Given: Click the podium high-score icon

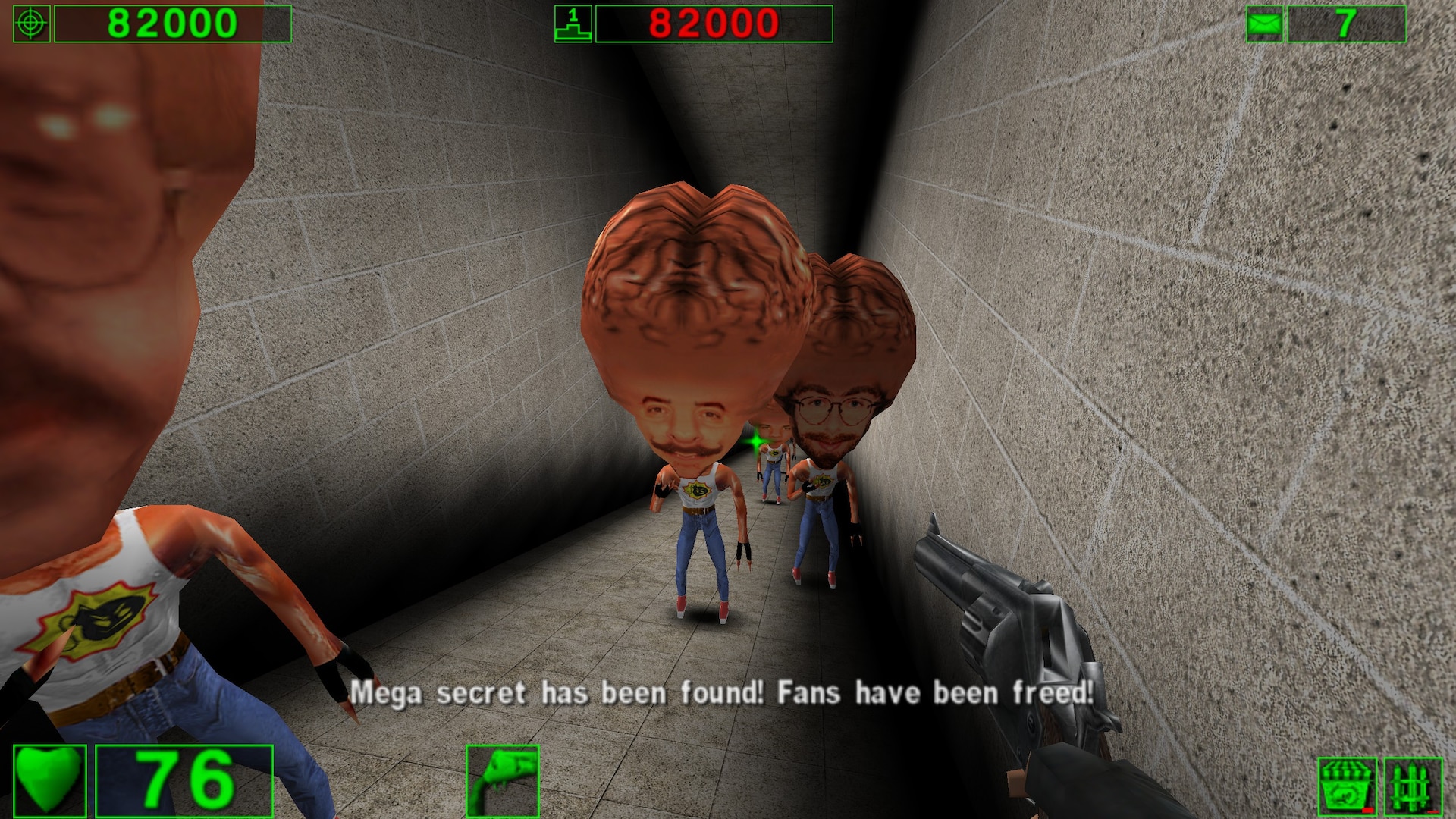Looking at the screenshot, I should click(x=573, y=24).
